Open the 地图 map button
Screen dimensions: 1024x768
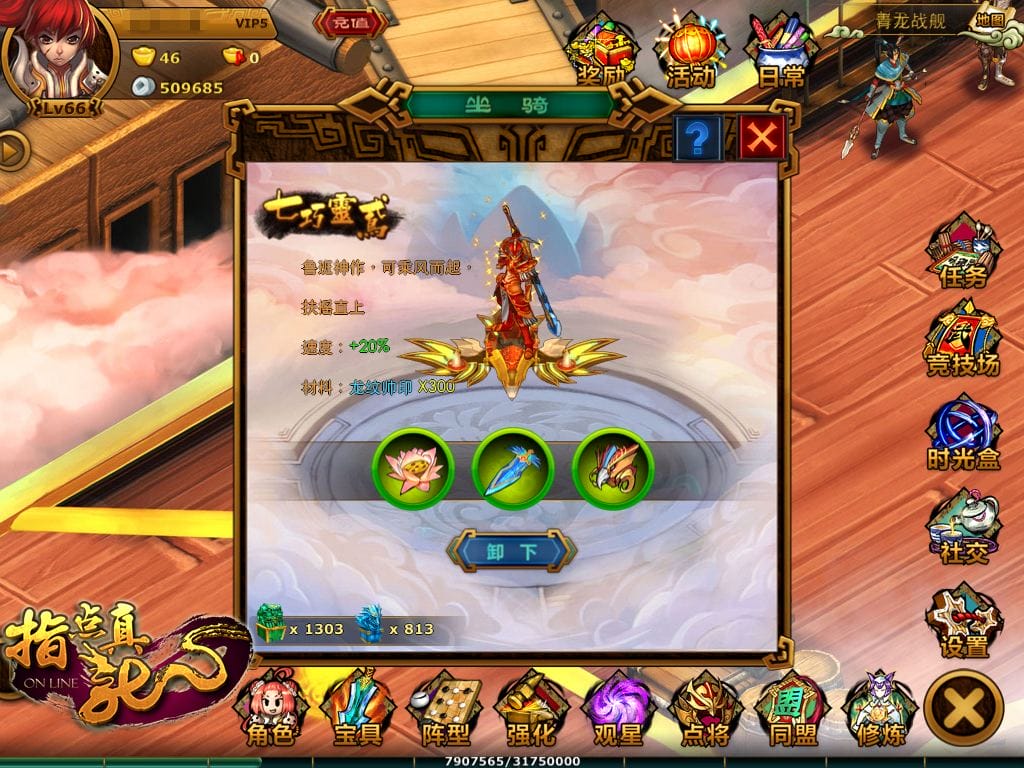[x=990, y=19]
